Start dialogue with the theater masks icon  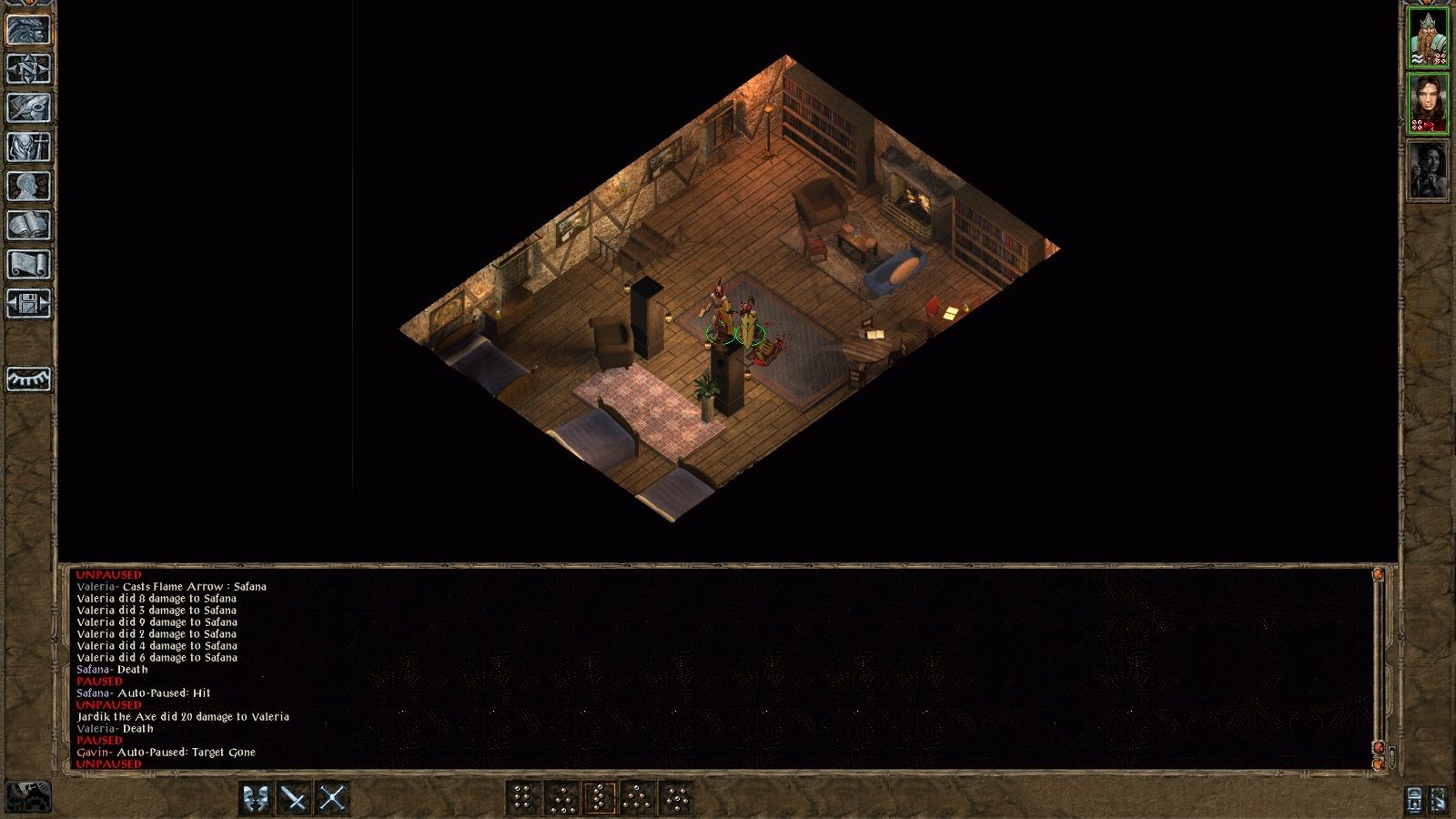coord(255,797)
